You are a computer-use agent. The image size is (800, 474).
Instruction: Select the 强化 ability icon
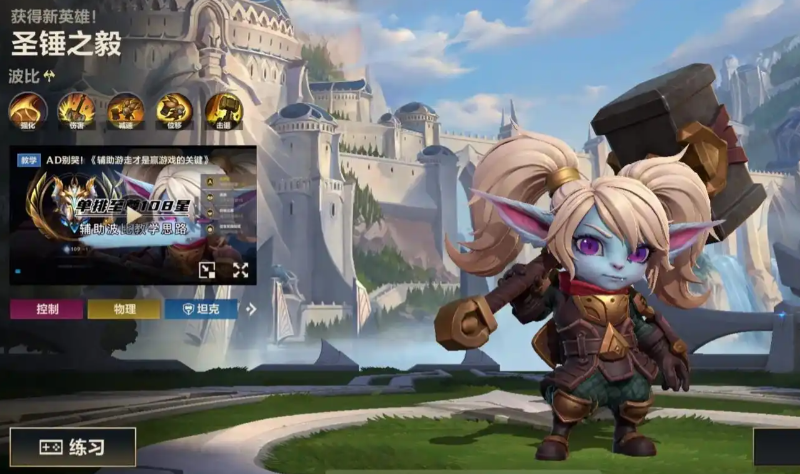27,110
